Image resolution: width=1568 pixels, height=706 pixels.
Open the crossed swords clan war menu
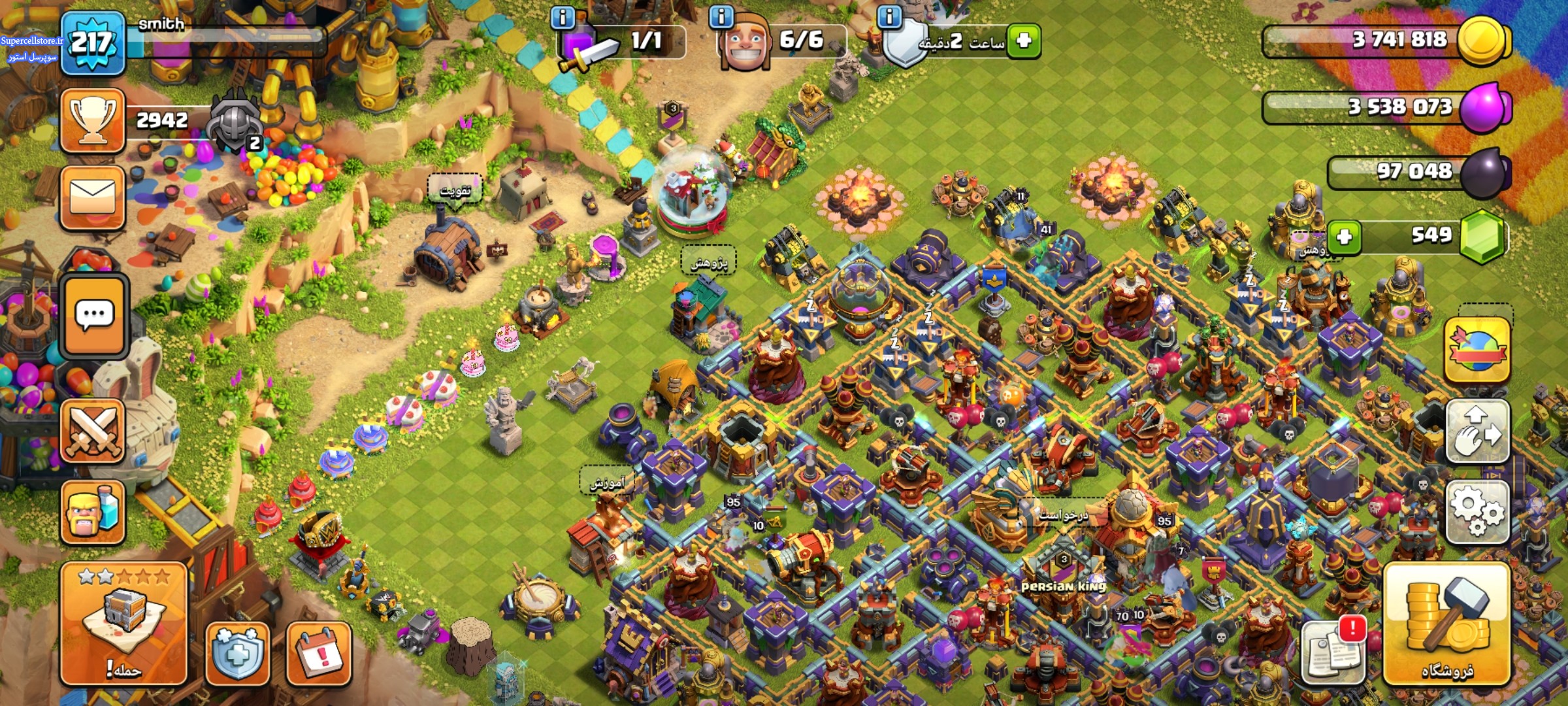click(92, 431)
